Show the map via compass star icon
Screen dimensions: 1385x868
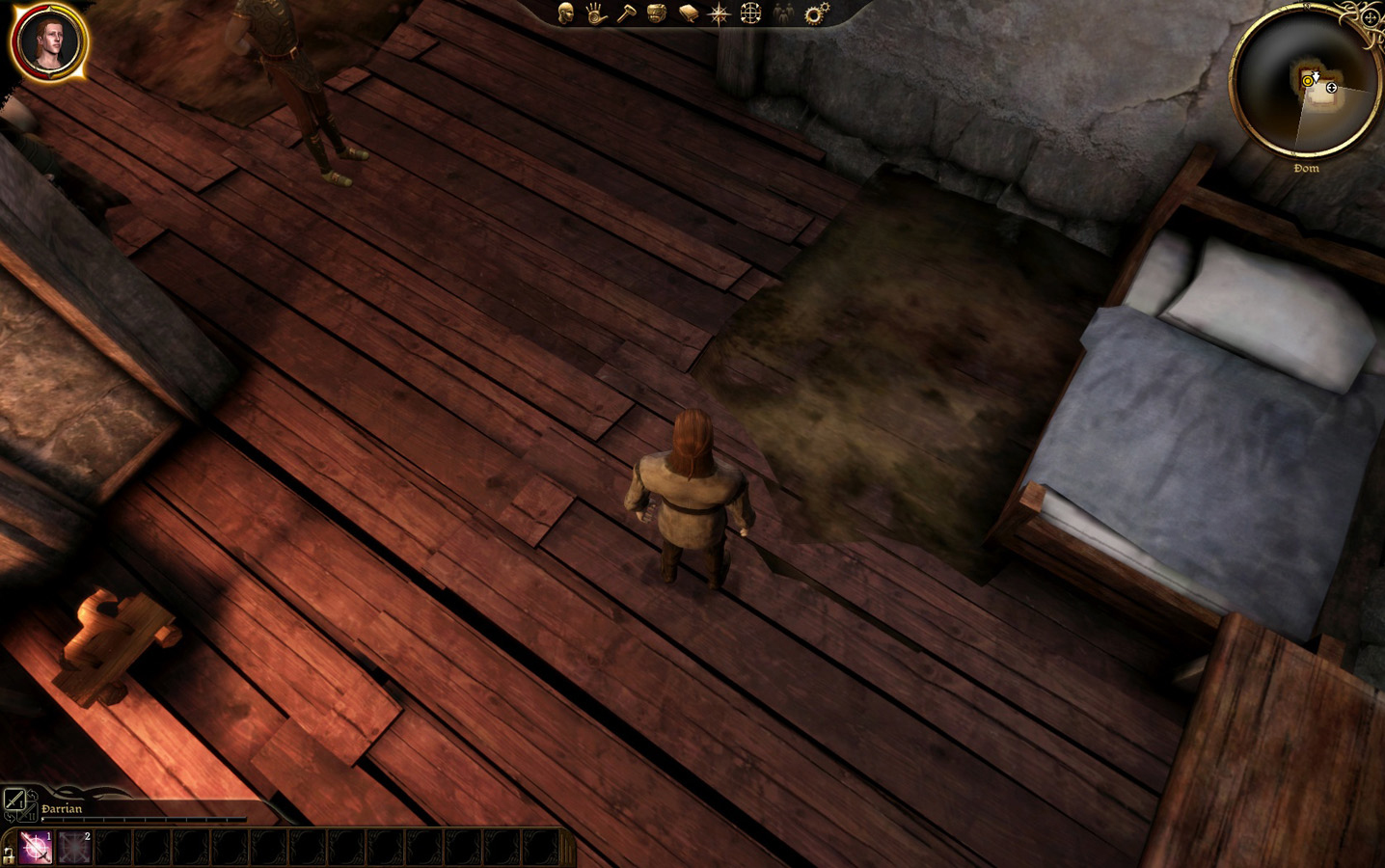click(x=720, y=14)
